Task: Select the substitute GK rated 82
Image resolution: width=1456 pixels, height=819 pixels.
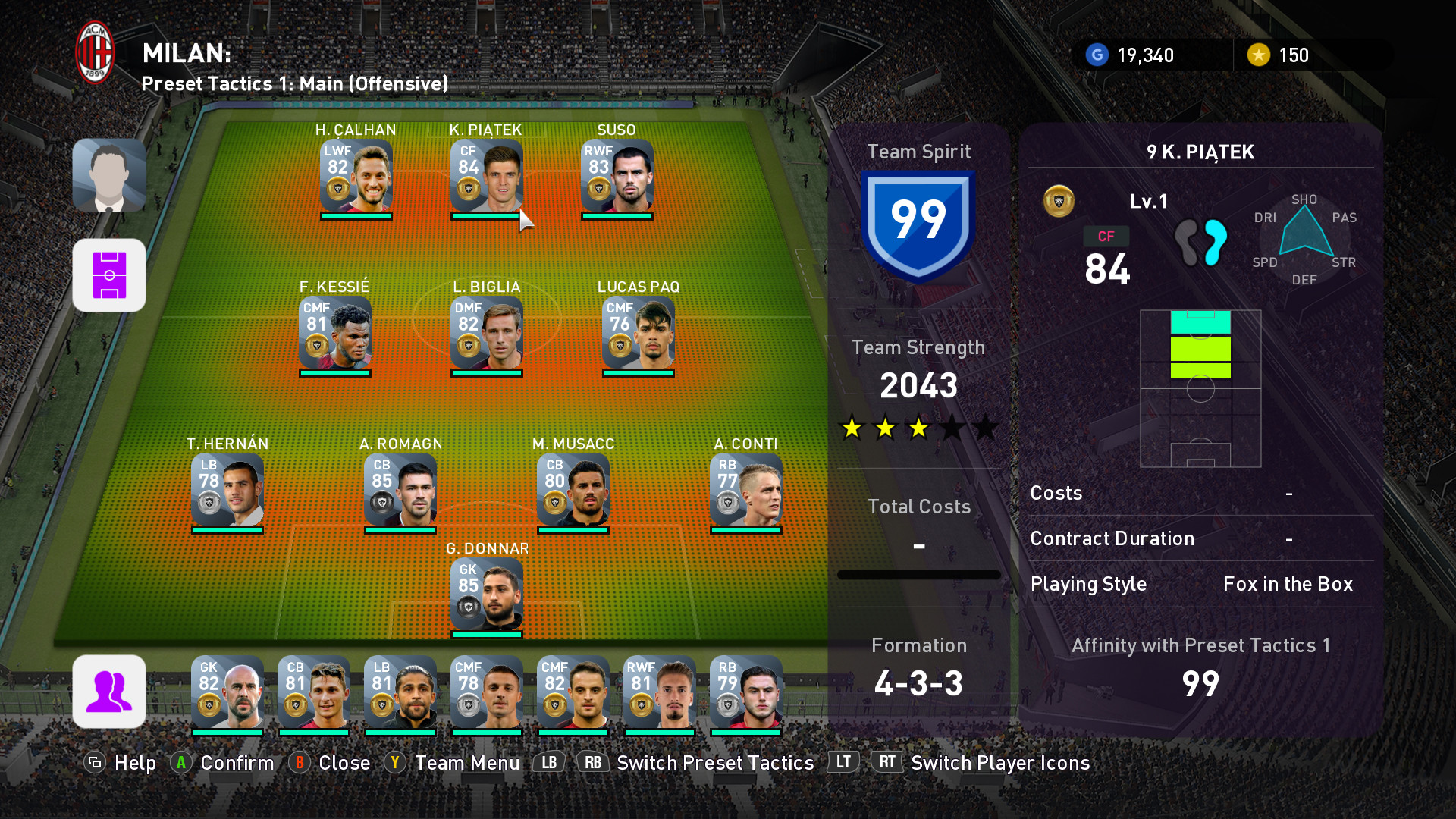Action: point(227,692)
